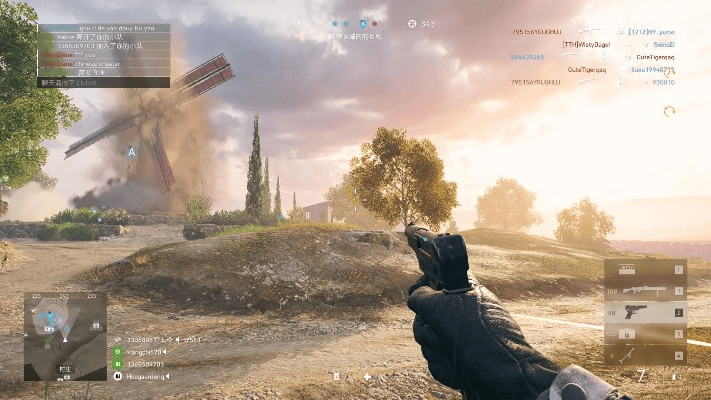The width and height of the screenshot is (711, 400).
Task: Select the rocket launcher gadget slot
Action: pyautogui.click(x=645, y=355)
